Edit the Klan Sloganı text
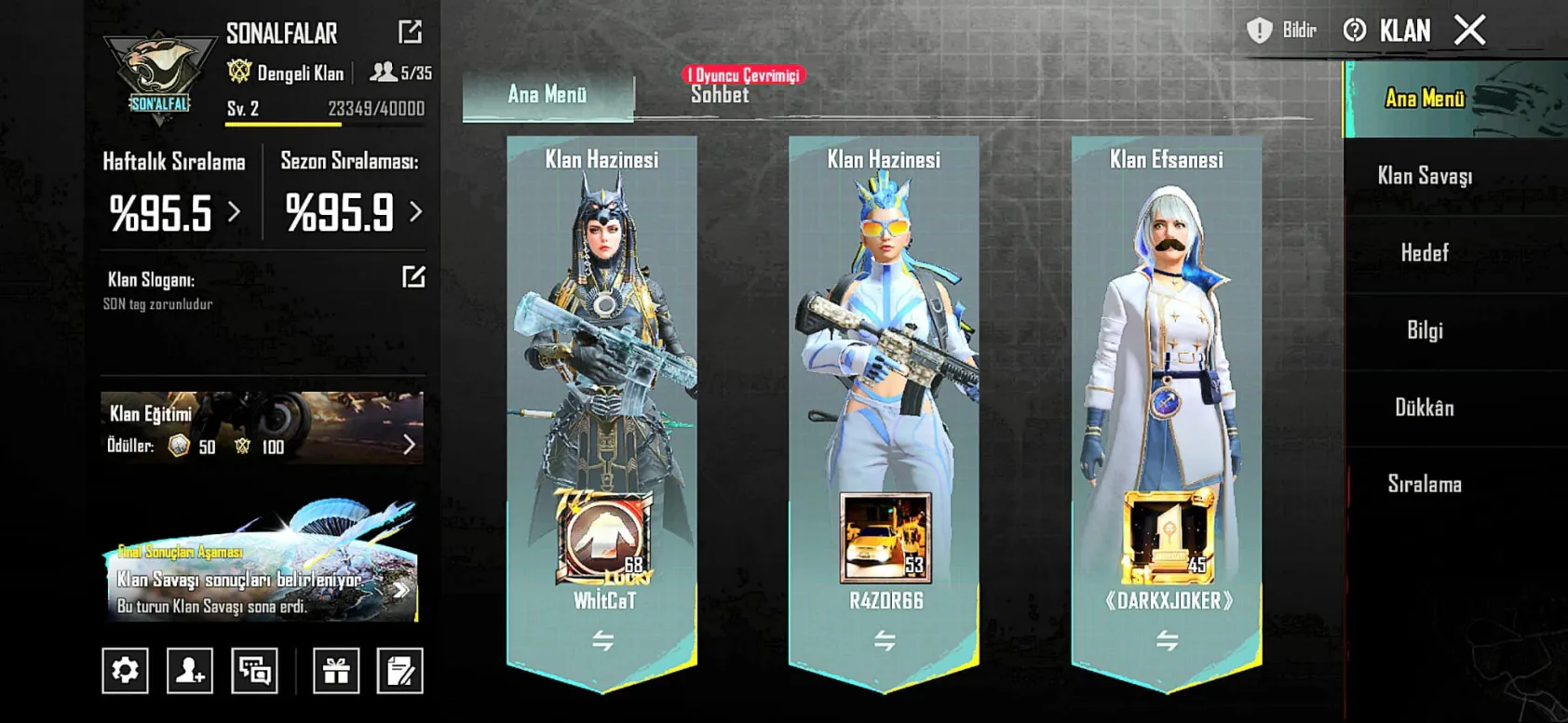Screen dimensions: 1568x723 point(413,277)
